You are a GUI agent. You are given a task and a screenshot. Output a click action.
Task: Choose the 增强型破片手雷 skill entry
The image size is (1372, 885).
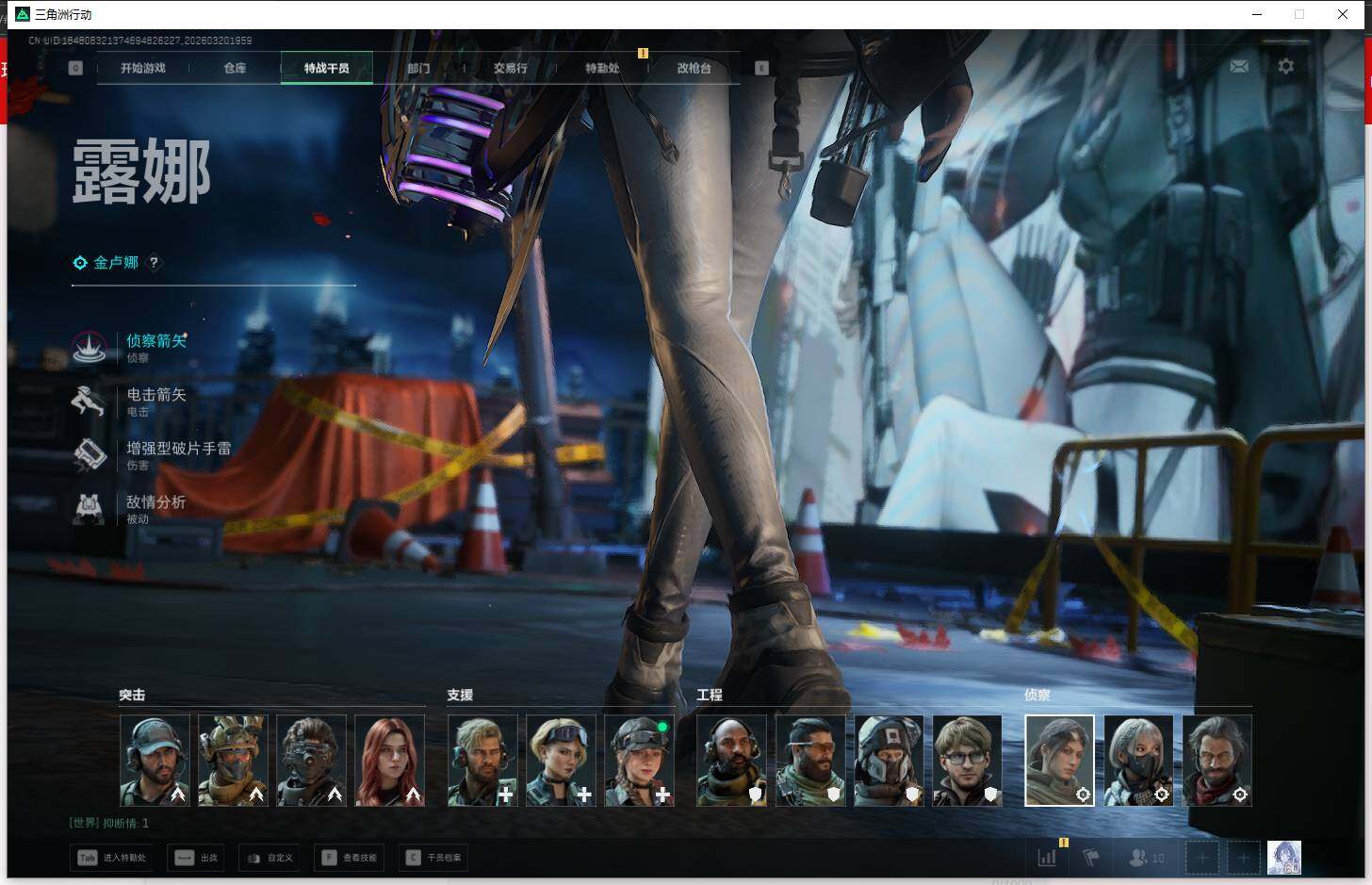point(178,449)
